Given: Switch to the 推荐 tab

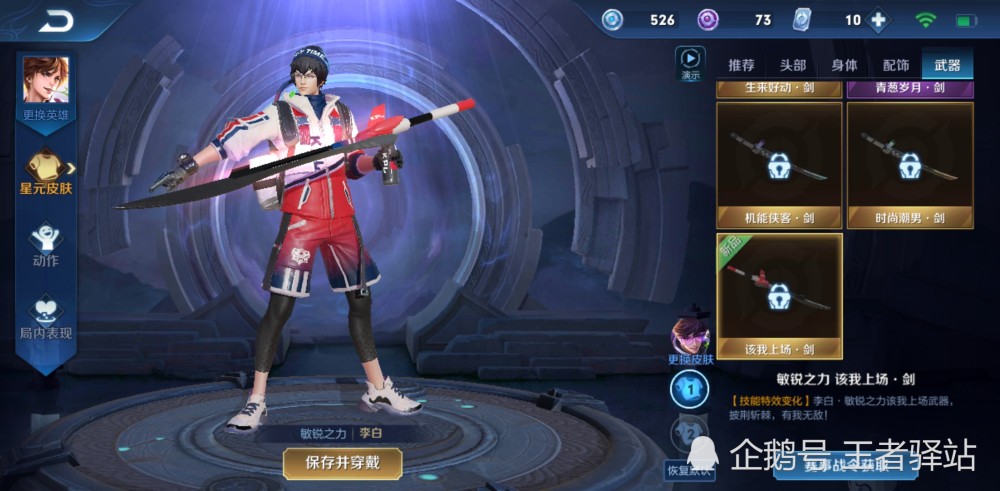Looking at the screenshot, I should (x=742, y=65).
